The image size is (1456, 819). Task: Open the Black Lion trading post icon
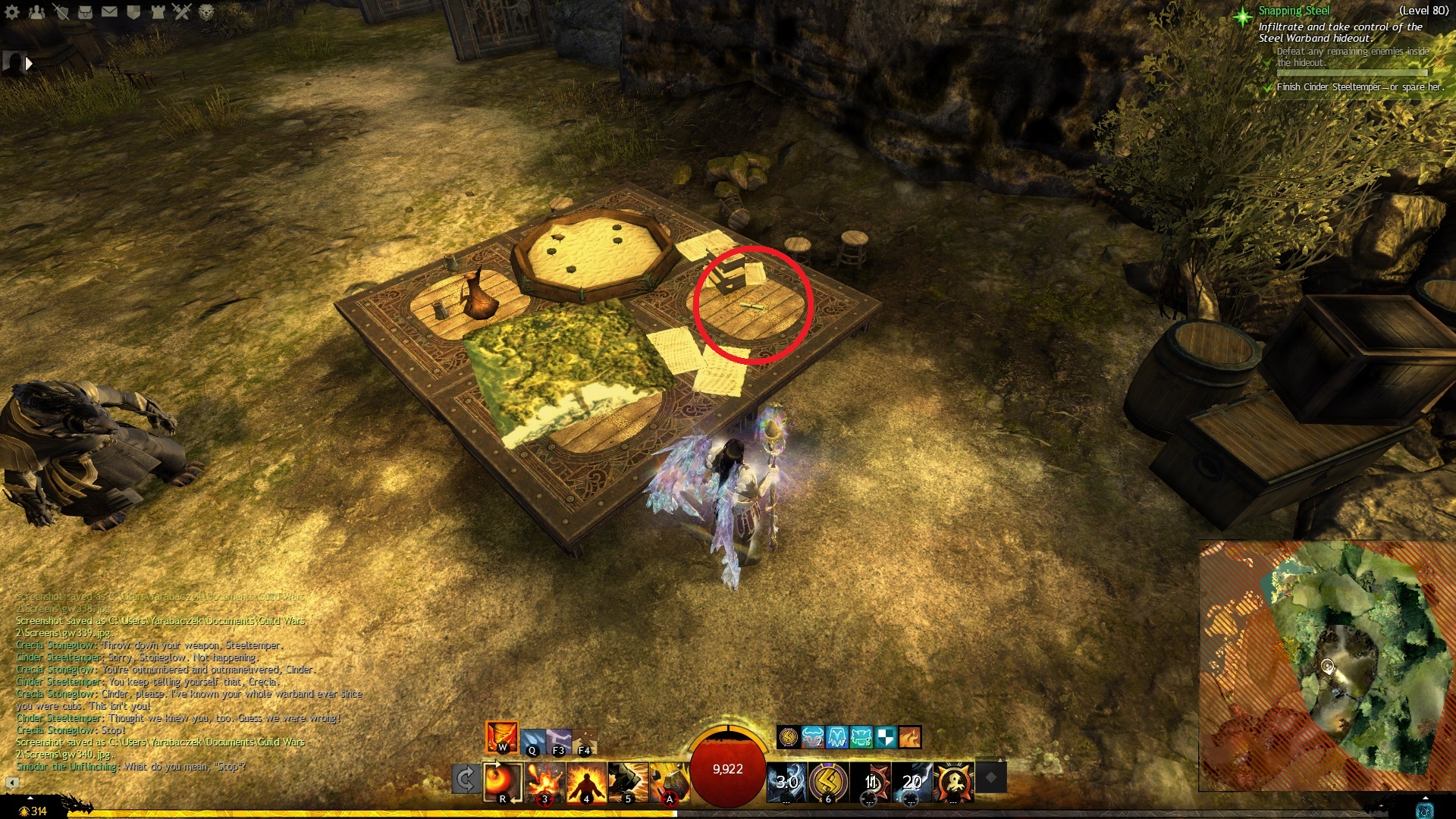[x=206, y=11]
